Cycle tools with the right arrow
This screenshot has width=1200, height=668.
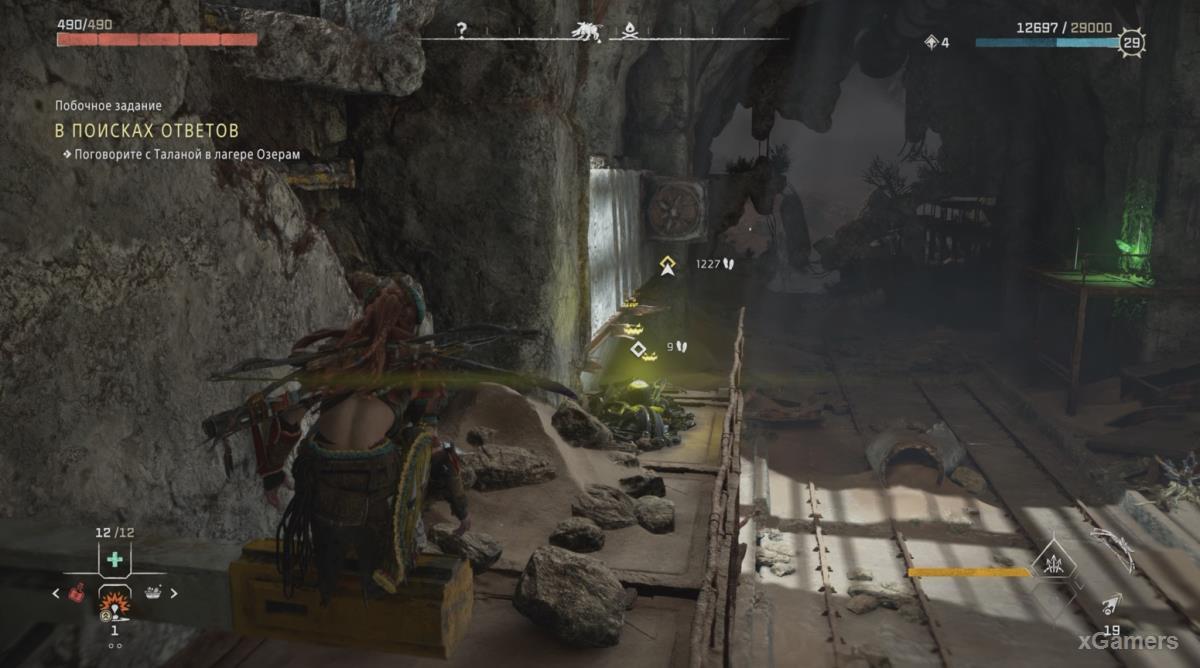173,593
